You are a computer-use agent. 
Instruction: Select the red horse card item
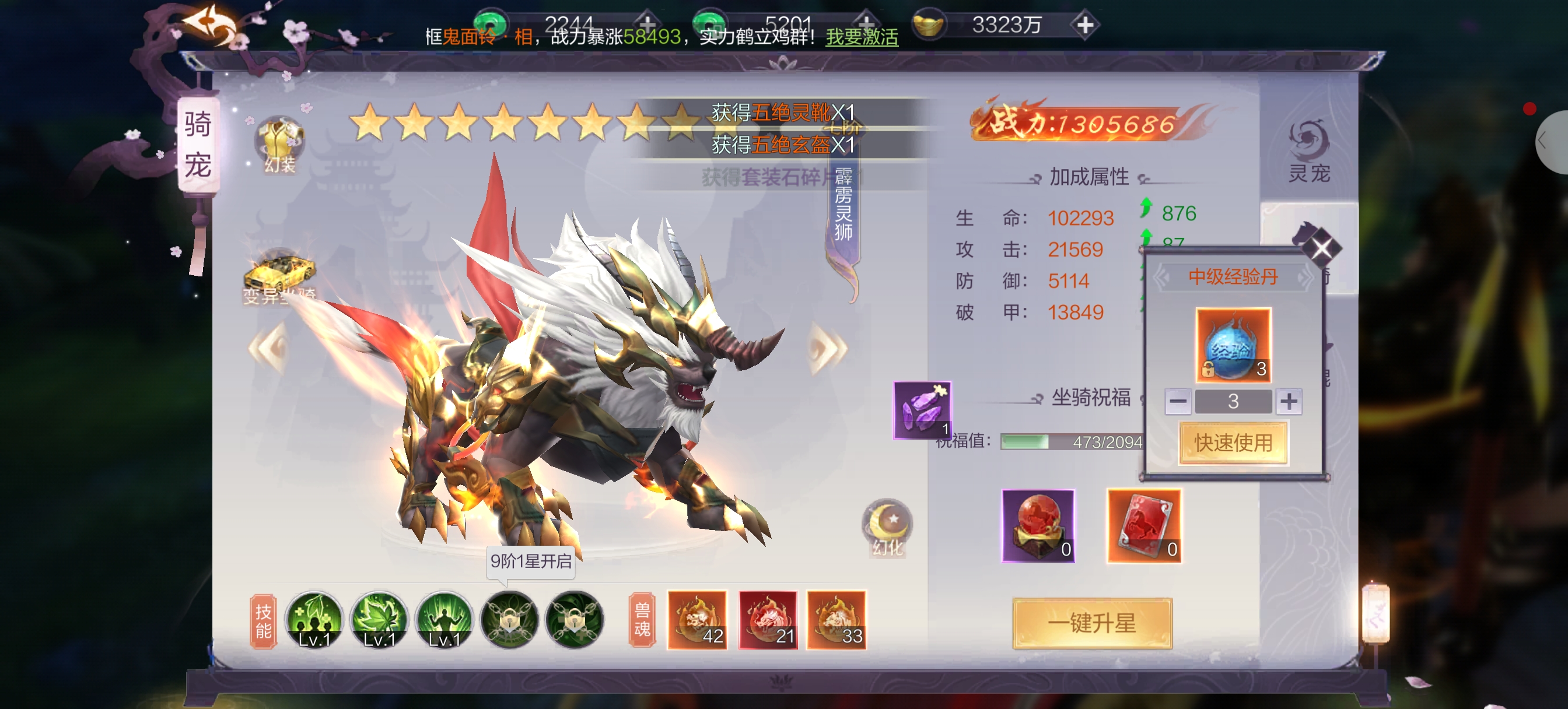pos(1144,526)
